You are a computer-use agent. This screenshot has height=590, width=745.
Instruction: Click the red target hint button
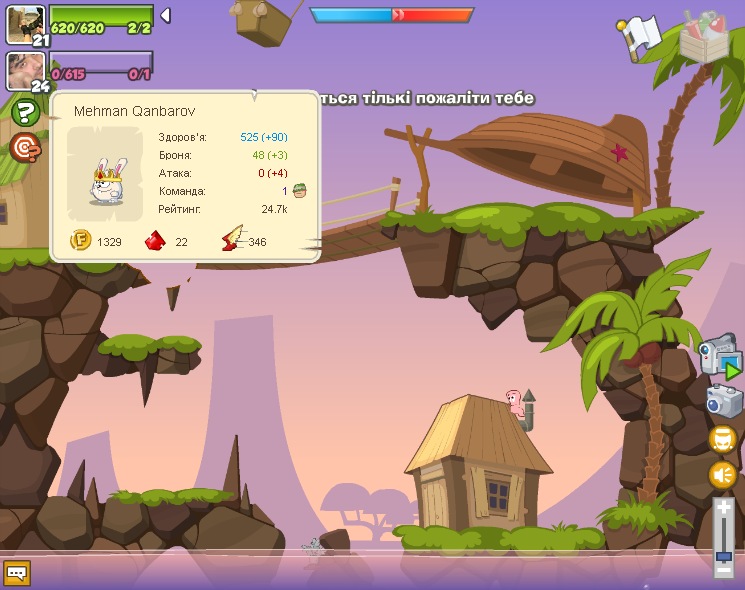click(25, 147)
